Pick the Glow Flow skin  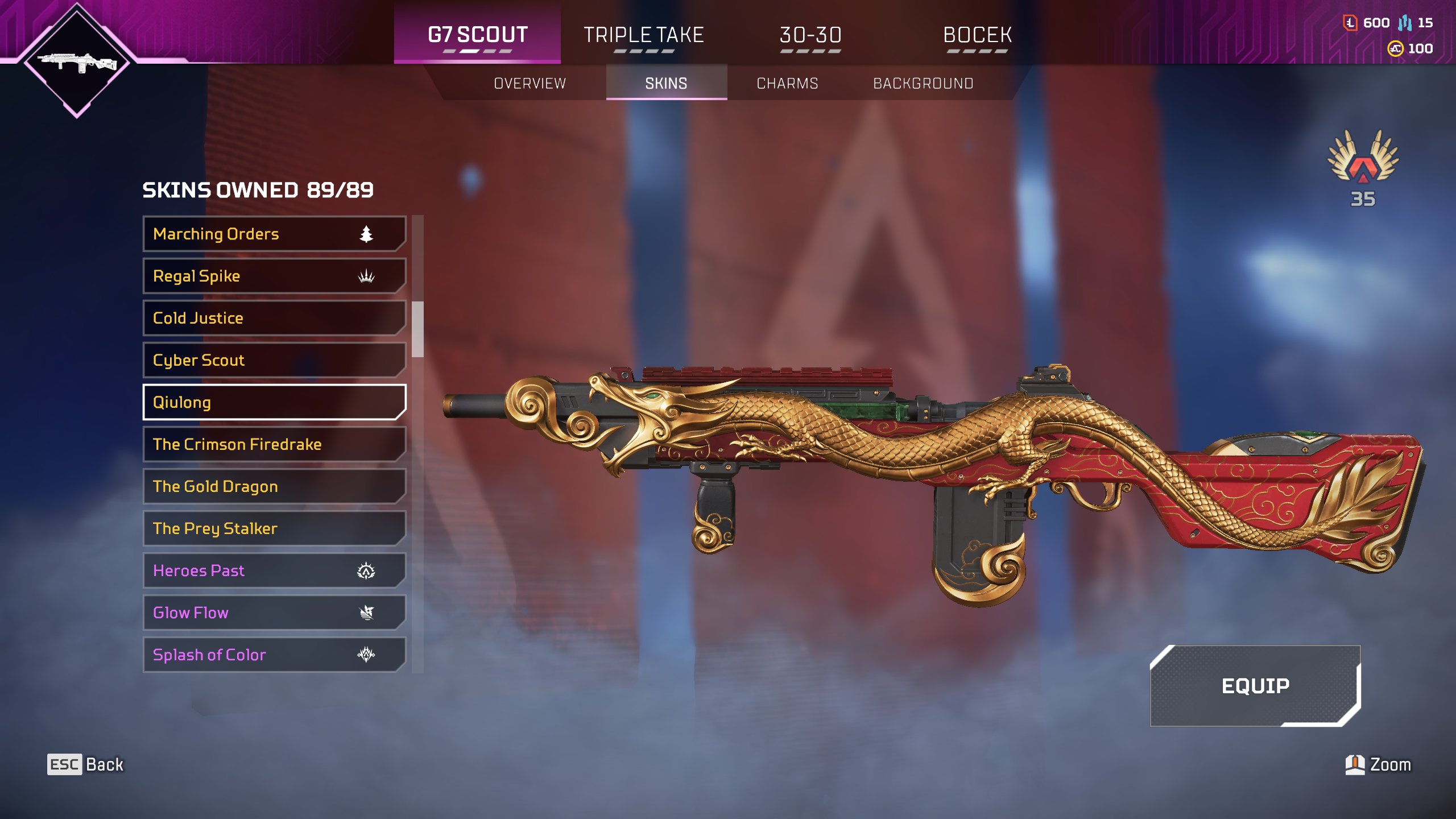274,613
